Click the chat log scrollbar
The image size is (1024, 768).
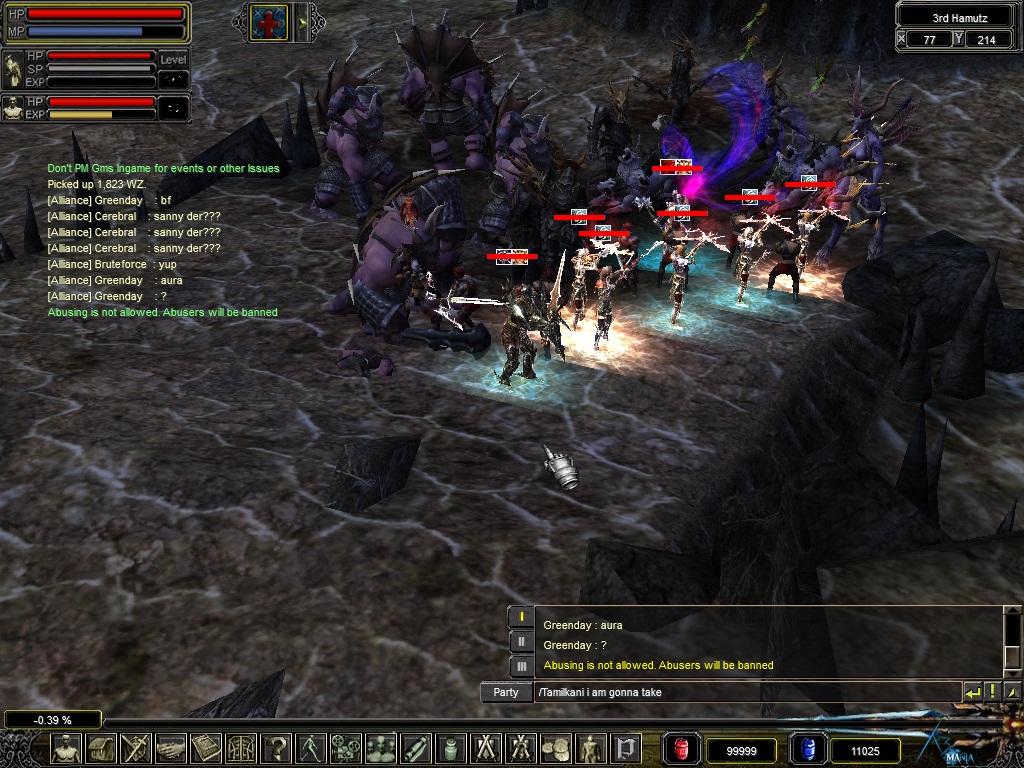click(1012, 640)
